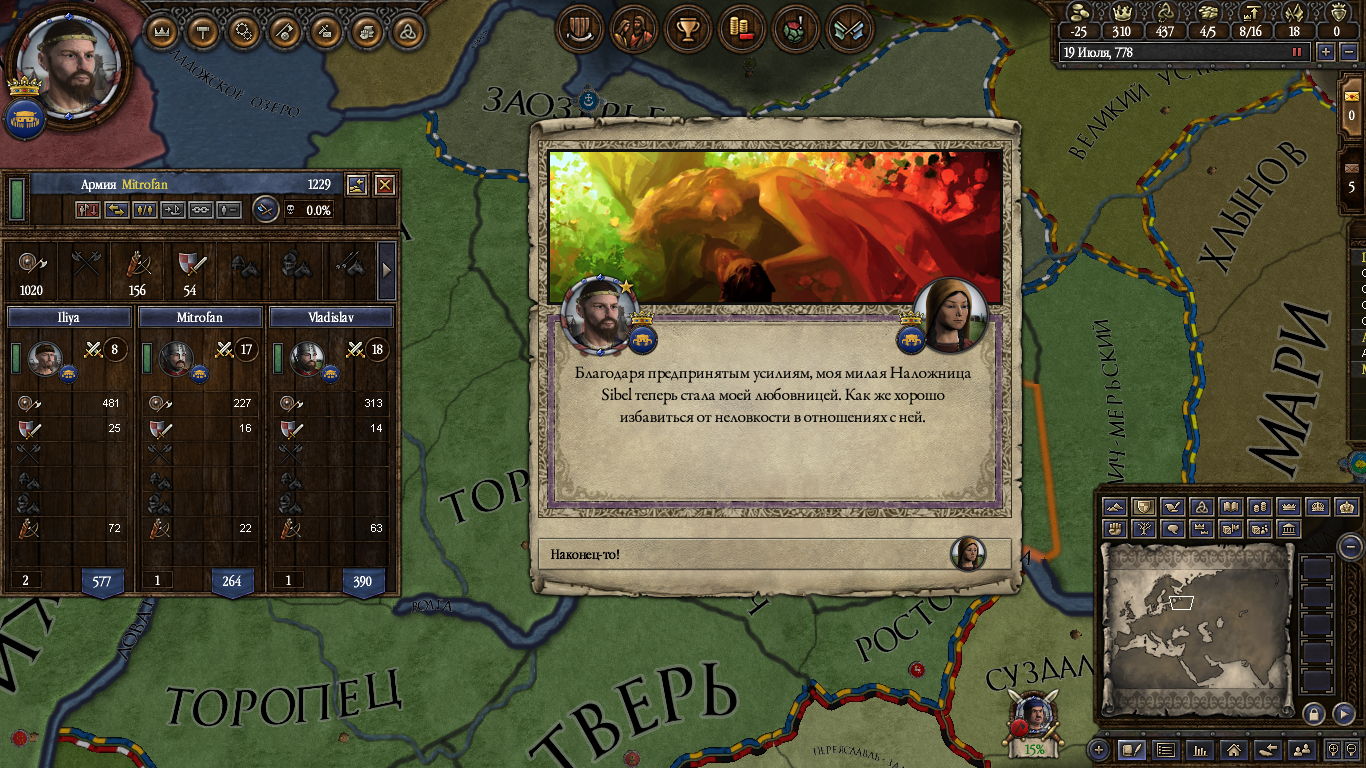The width and height of the screenshot is (1366, 768).
Task: Decrease game speed with the minus button
Action: pyautogui.click(x=1346, y=52)
